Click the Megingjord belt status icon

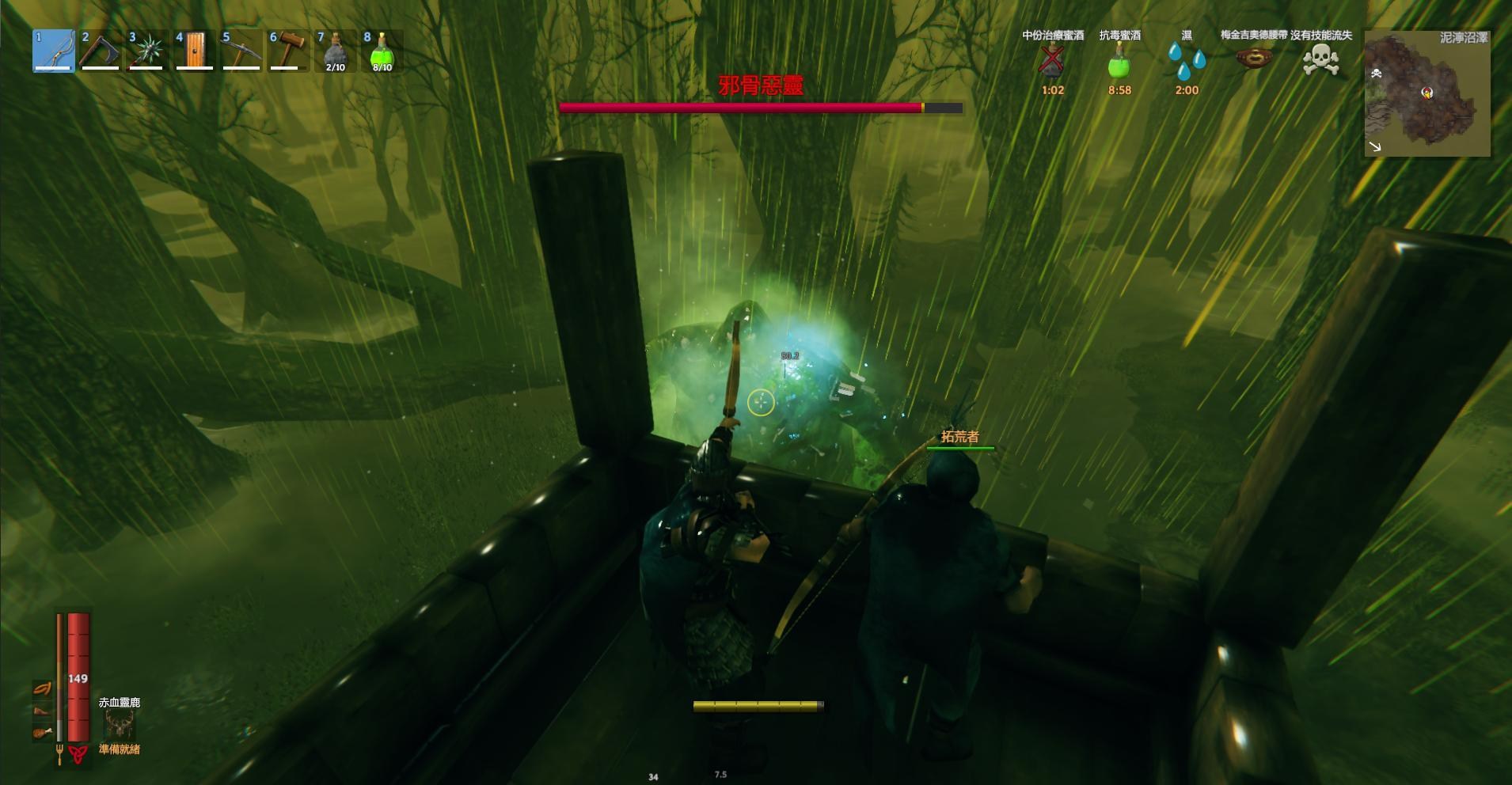(1254, 59)
